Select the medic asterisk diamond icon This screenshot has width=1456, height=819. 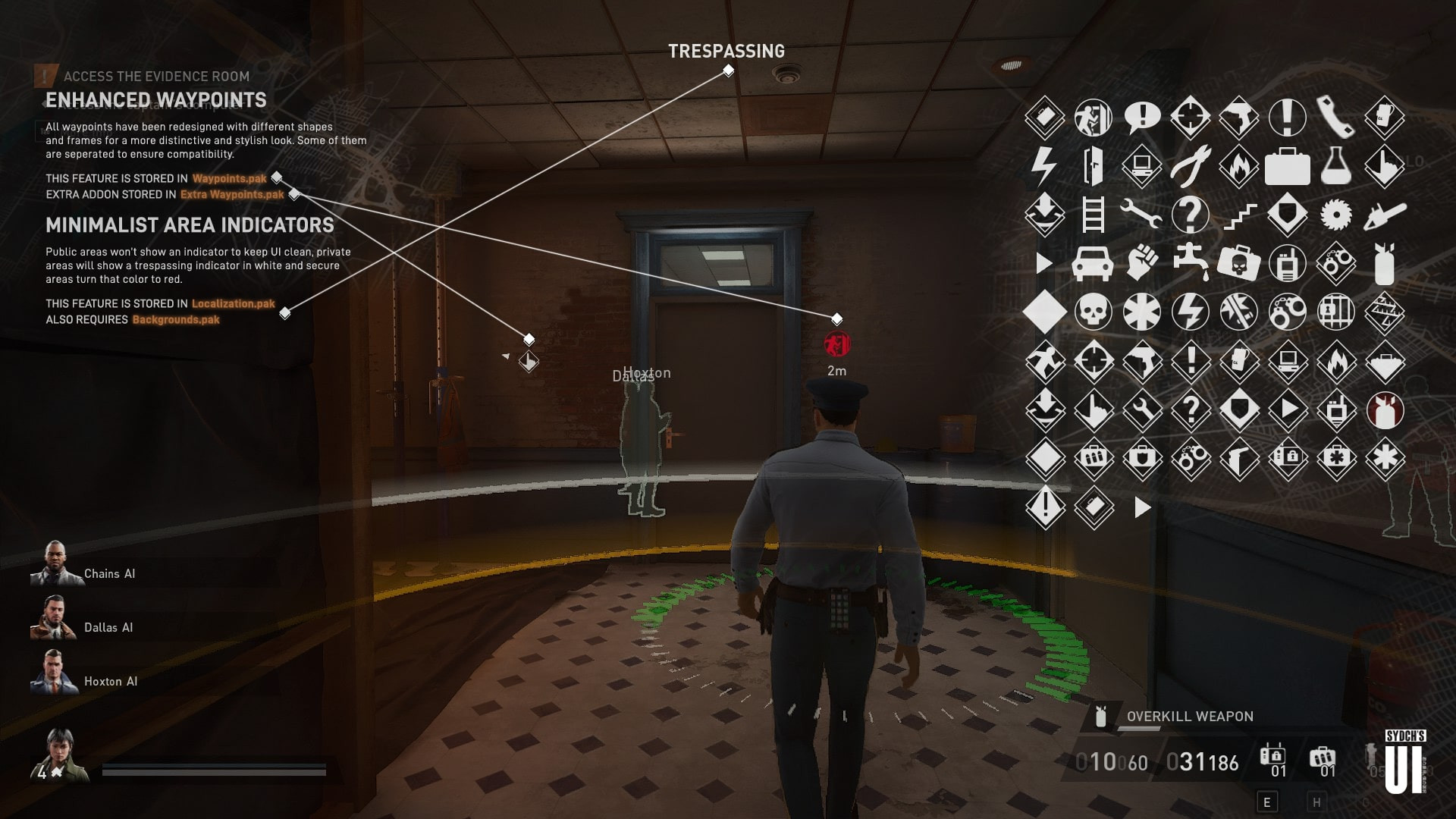coord(1385,457)
